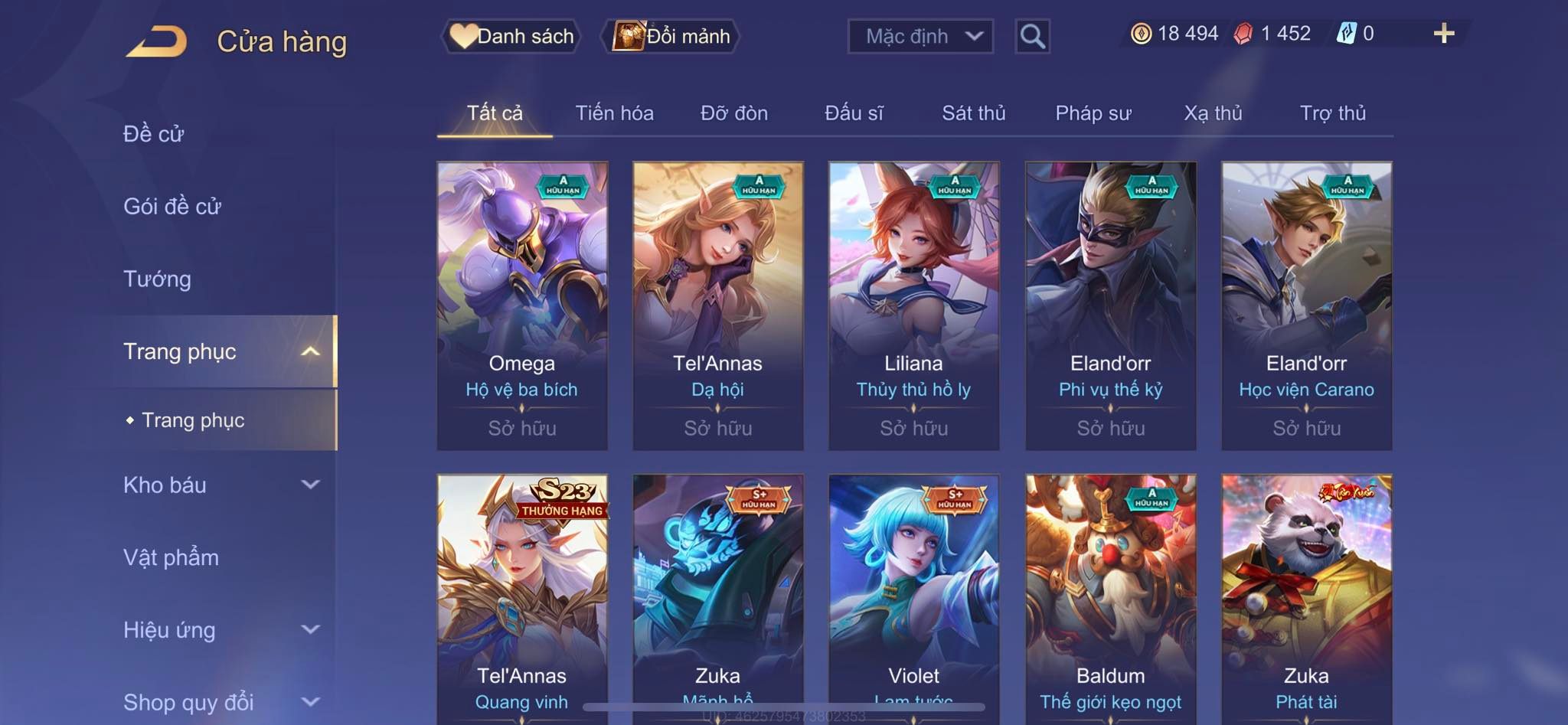Viewport: 1568px width, 725px height.
Task: Open the Đề cử menu entry
Action: [x=154, y=134]
